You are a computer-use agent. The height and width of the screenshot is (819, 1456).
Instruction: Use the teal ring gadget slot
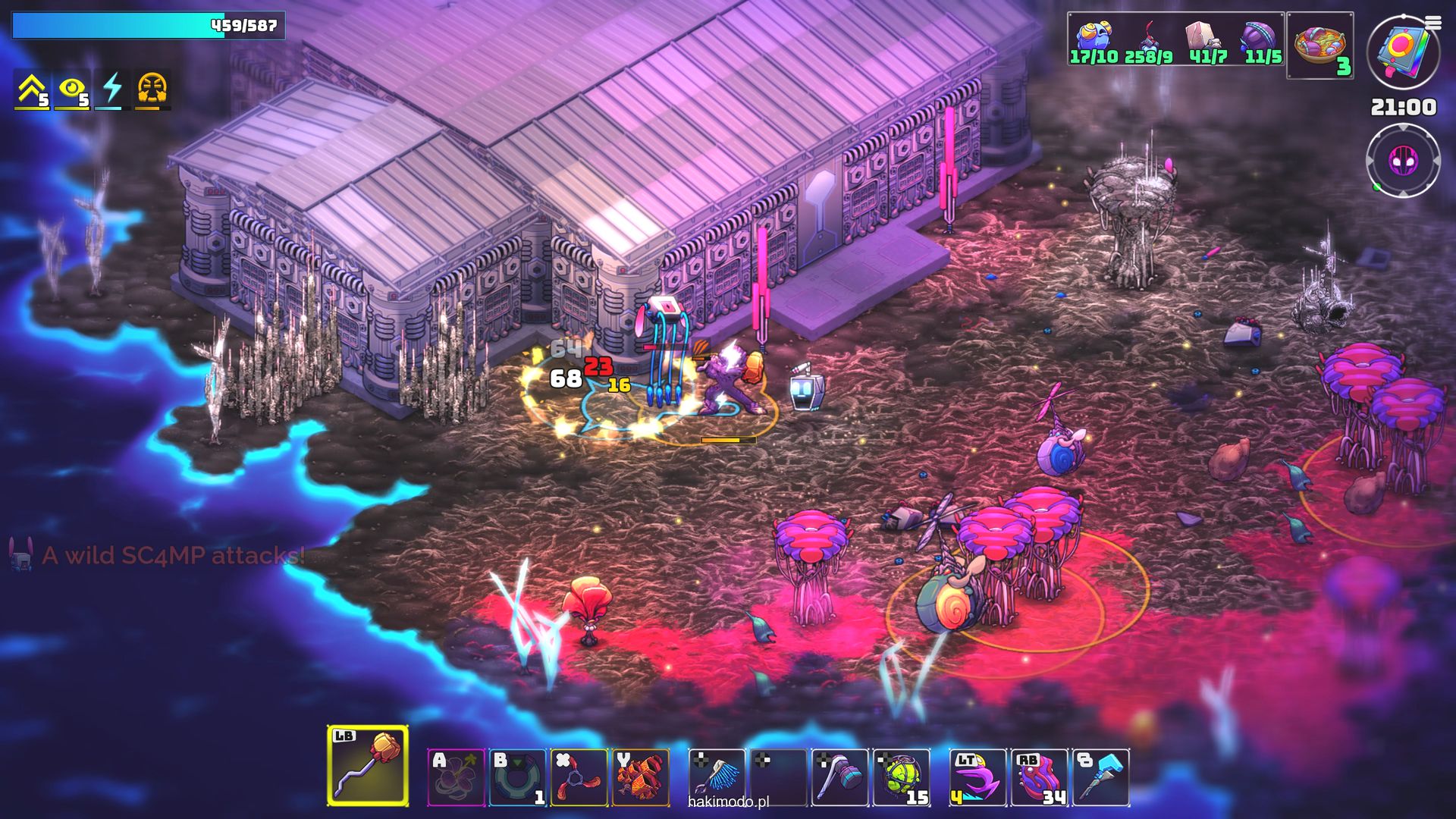517,777
